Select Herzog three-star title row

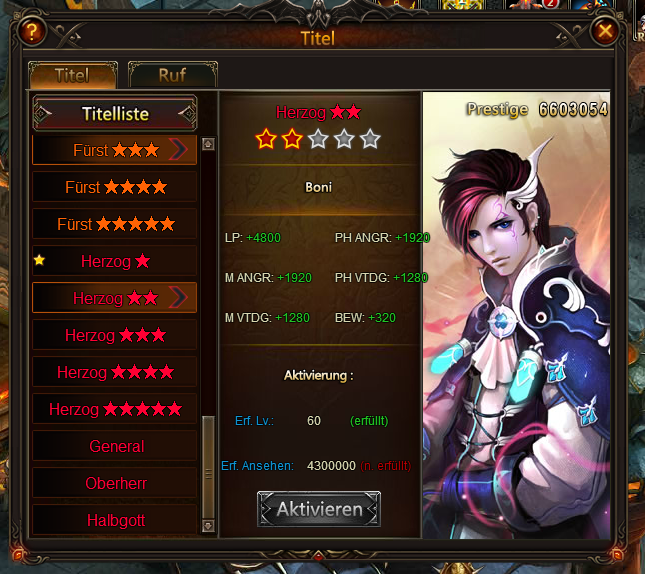click(x=115, y=335)
